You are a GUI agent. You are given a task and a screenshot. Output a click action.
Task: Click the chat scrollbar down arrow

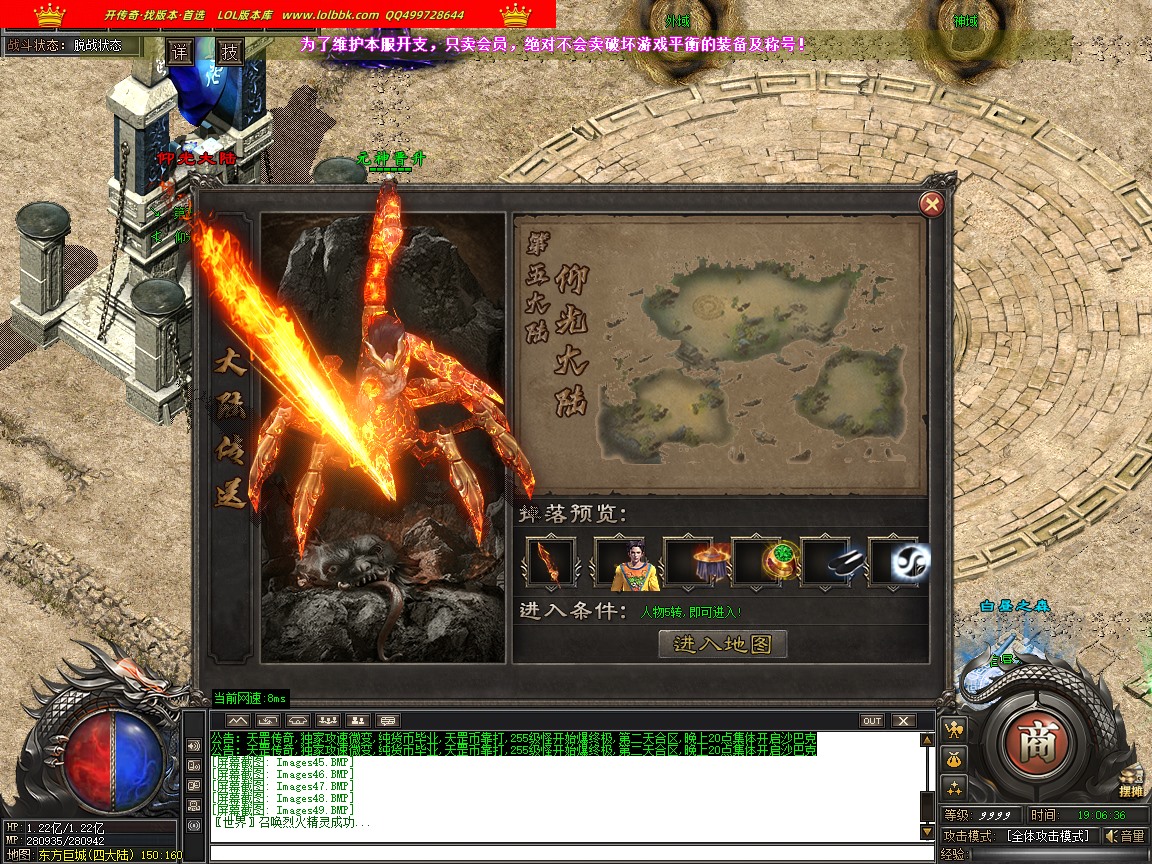coord(926,831)
